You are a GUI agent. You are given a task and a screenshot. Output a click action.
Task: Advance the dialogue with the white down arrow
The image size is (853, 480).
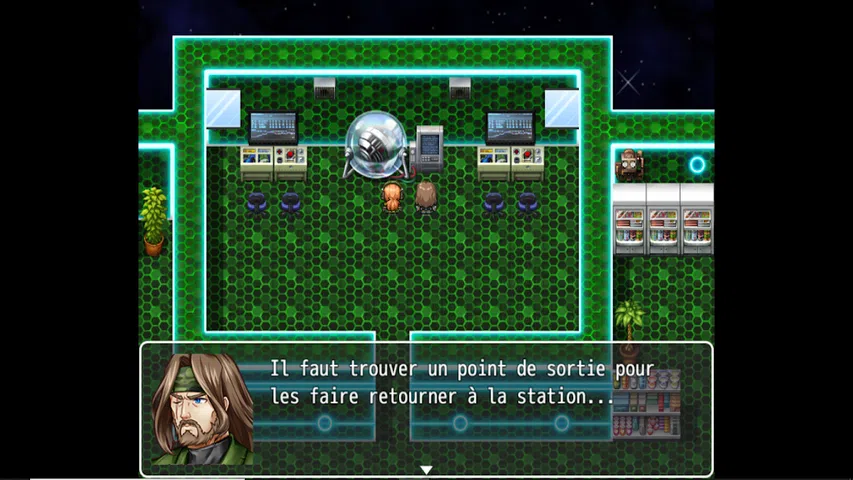pos(426,470)
